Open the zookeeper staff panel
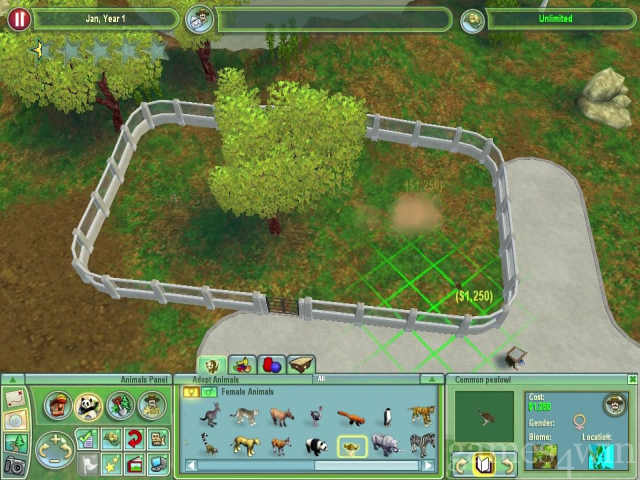Viewport: 640px width, 480px height. (152, 405)
